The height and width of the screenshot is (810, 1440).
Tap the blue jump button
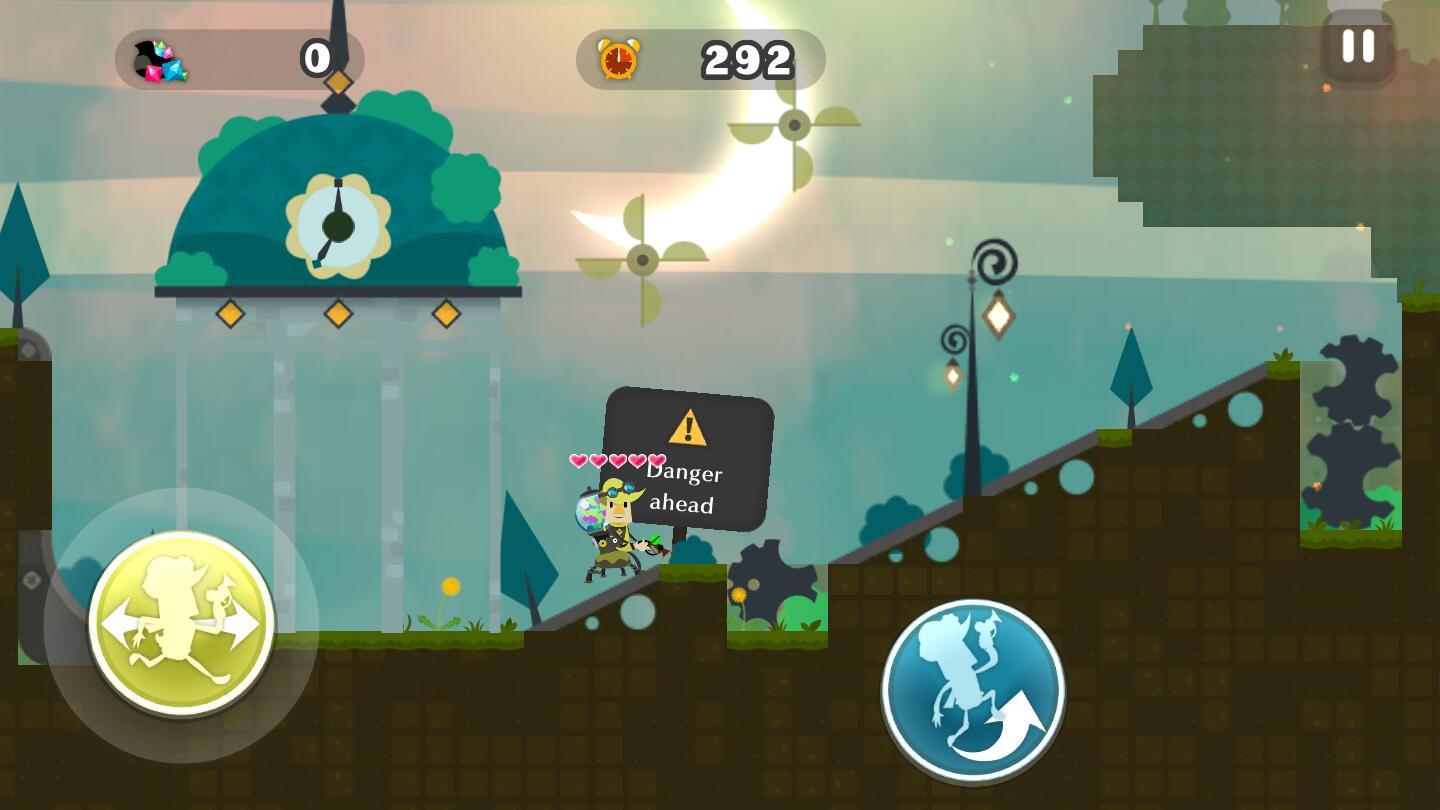[973, 691]
